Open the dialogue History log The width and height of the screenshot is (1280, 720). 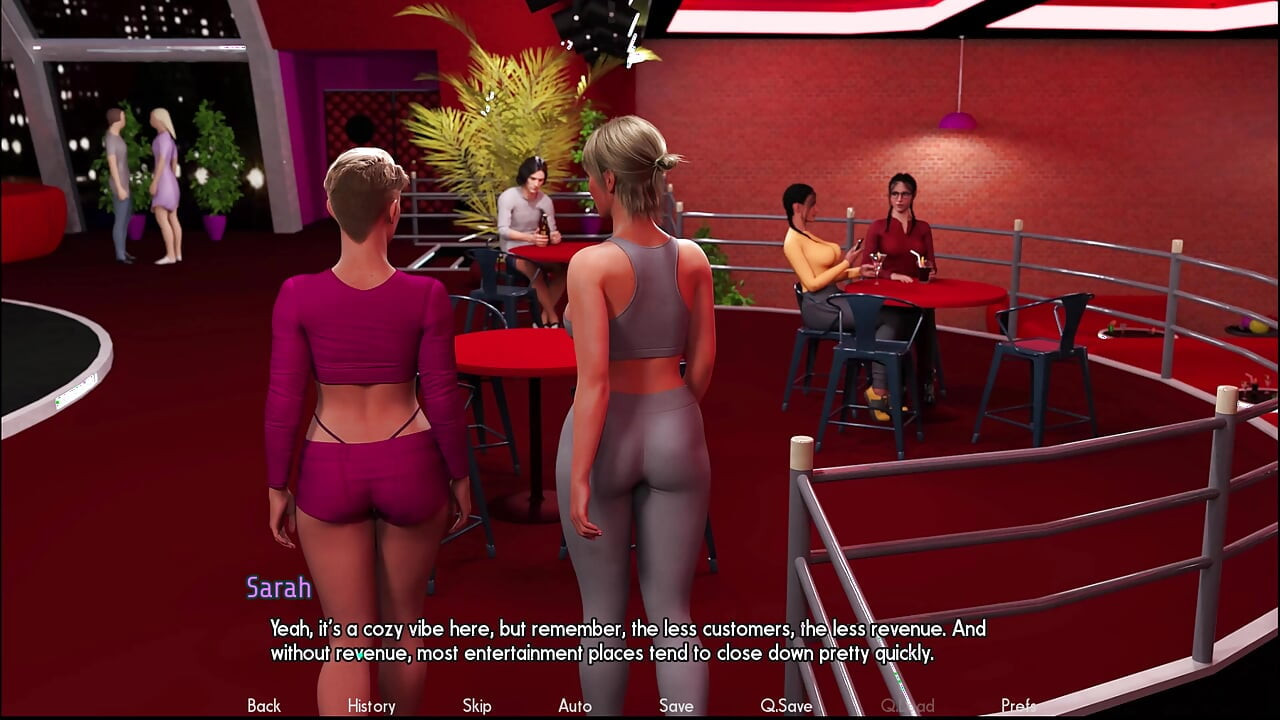(371, 706)
